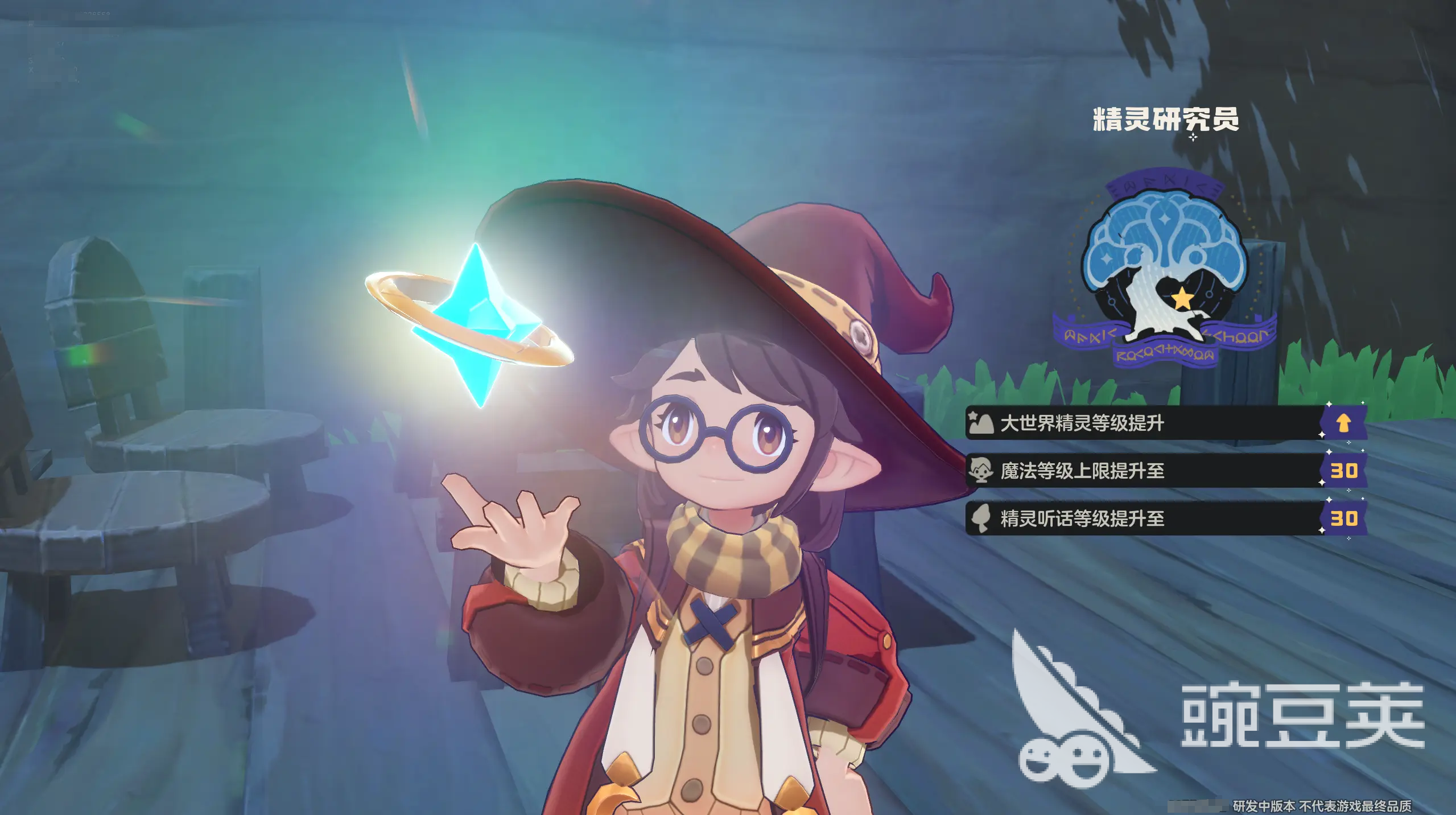Select the 魔法等级上限提升至 30 row

1165,471
